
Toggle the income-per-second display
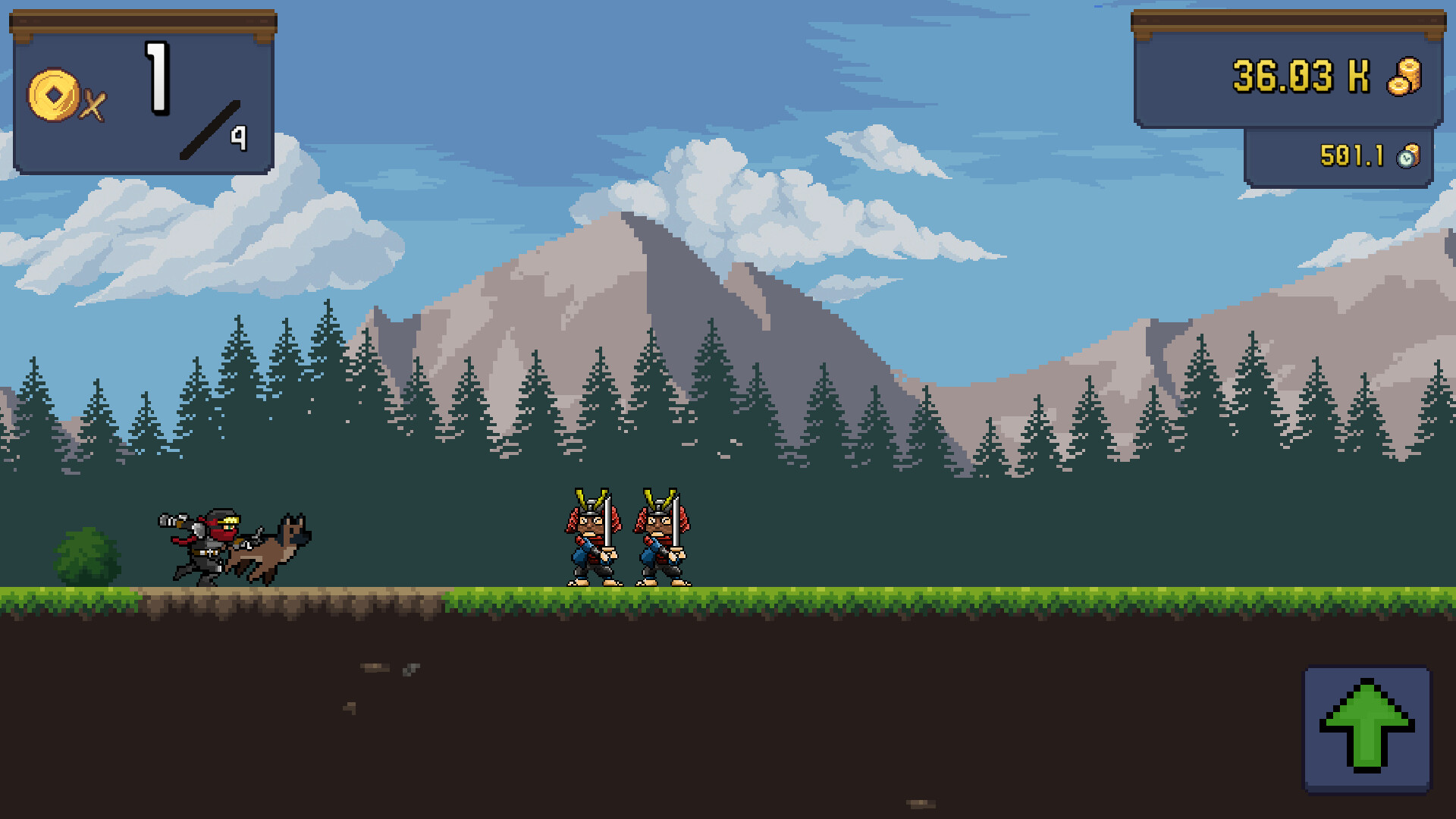pos(1338,157)
